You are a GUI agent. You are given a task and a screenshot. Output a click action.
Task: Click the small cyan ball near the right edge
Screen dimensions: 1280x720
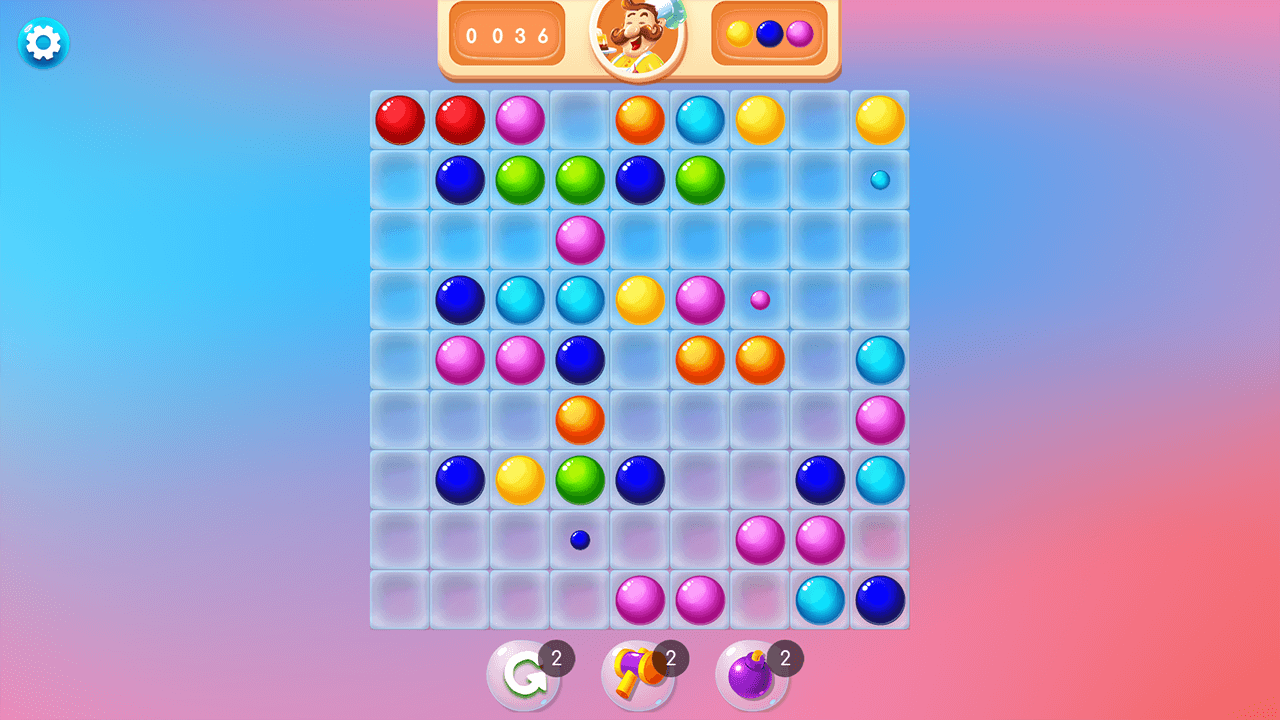coord(879,181)
